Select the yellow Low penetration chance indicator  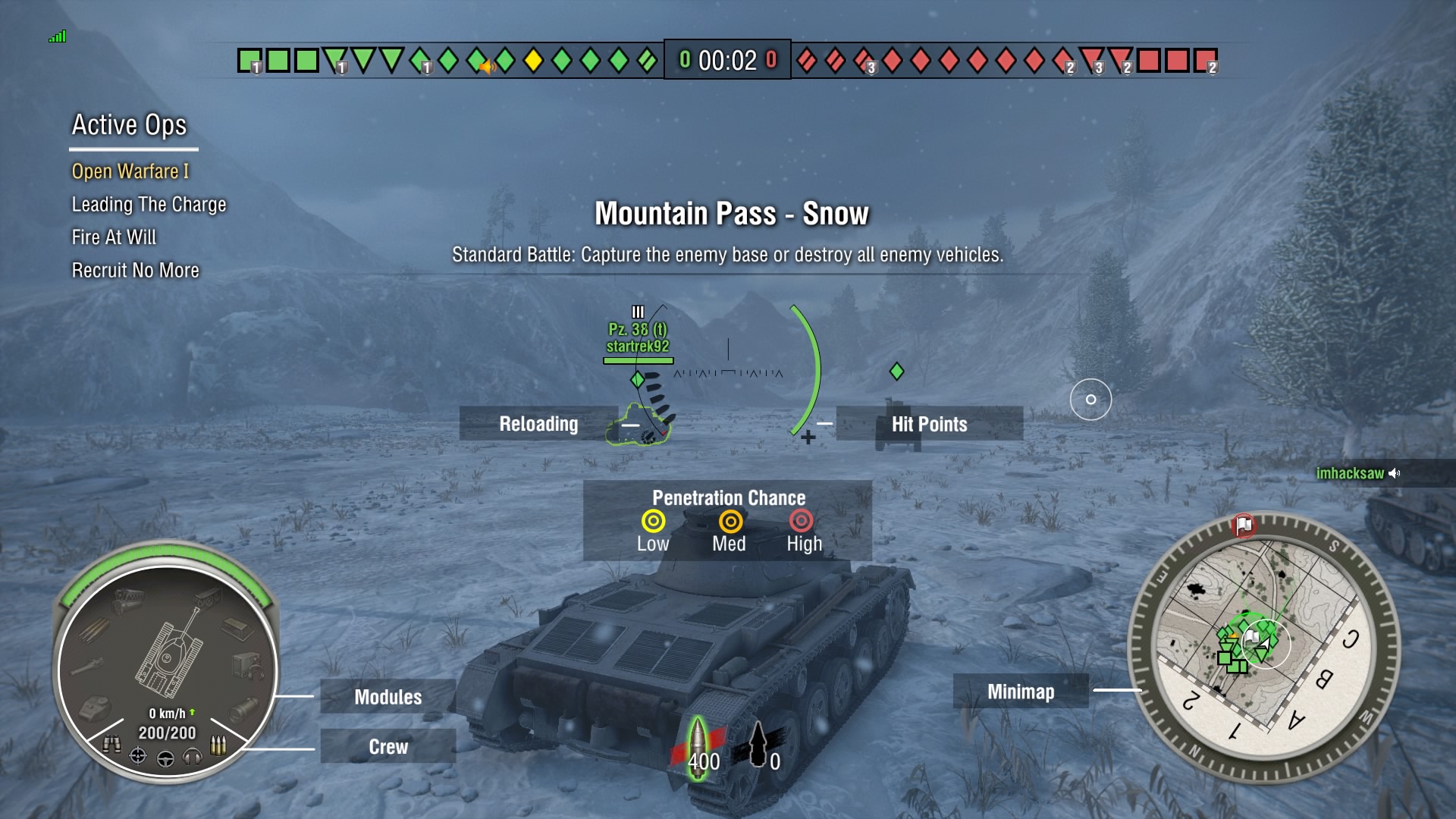[x=653, y=522]
